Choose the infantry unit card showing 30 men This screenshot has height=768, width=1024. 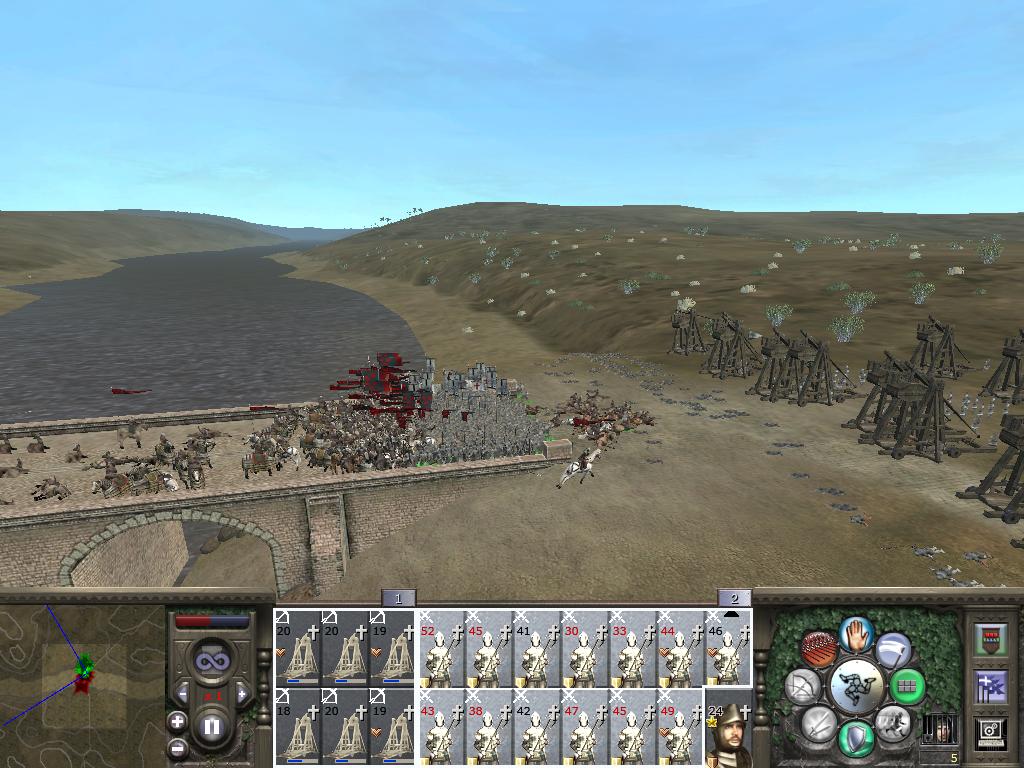pos(585,648)
